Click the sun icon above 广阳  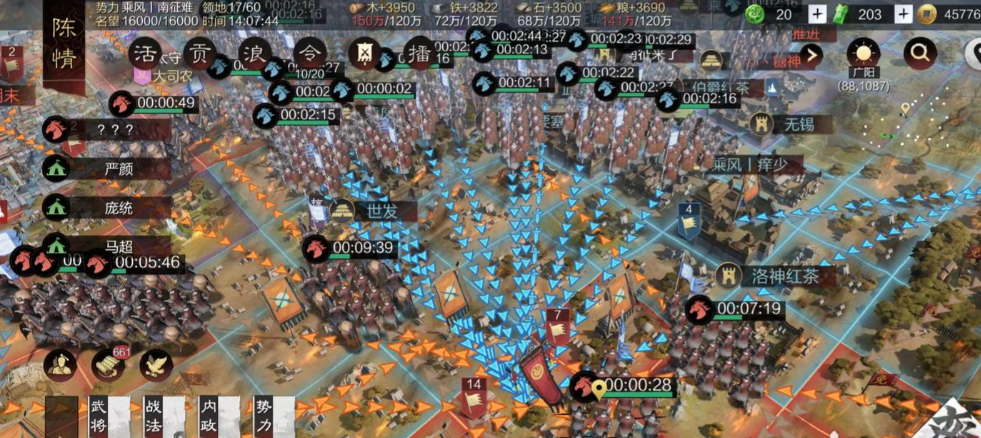[861, 54]
